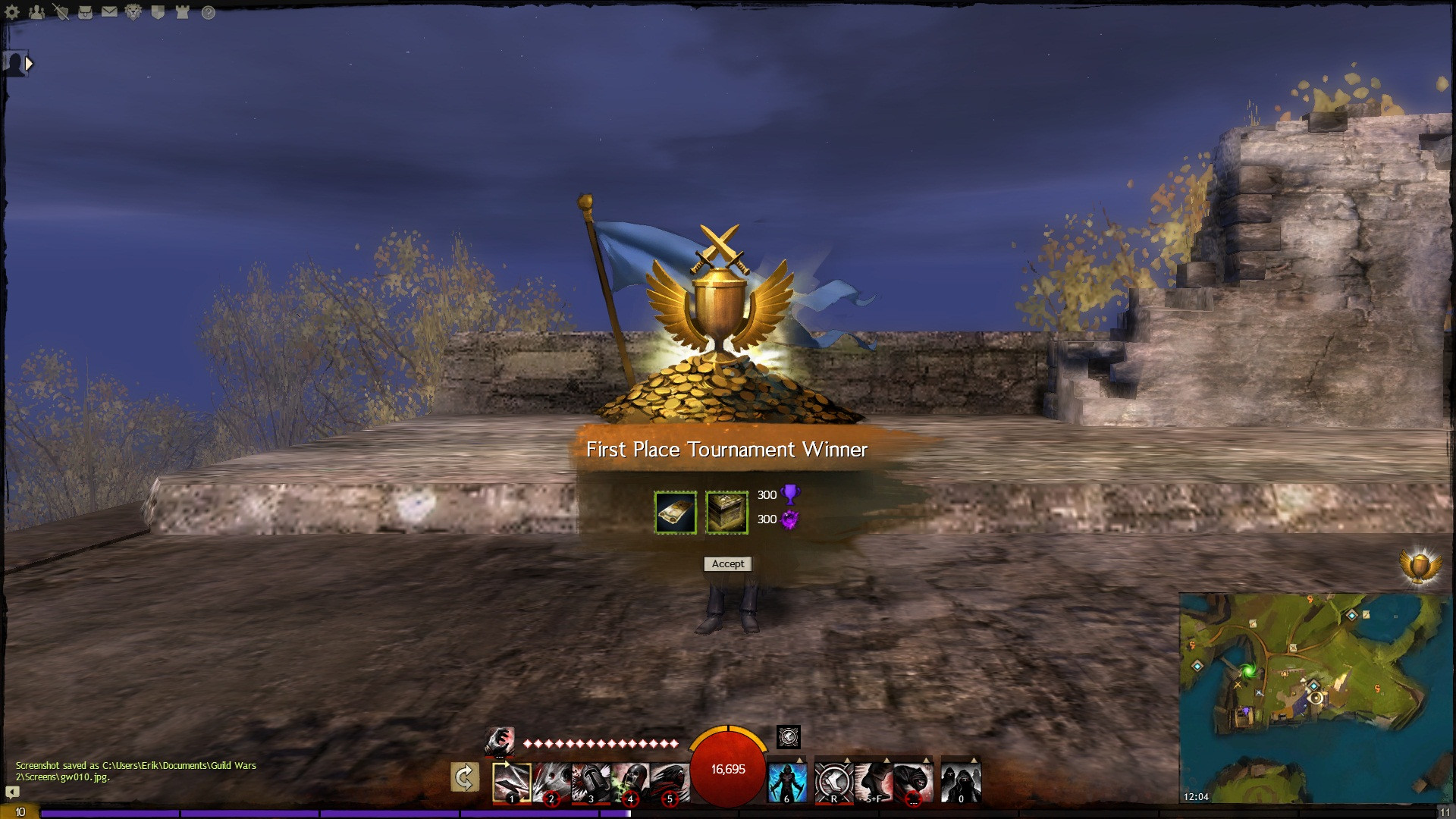Use the blue hooded healing skill 6

[787, 781]
